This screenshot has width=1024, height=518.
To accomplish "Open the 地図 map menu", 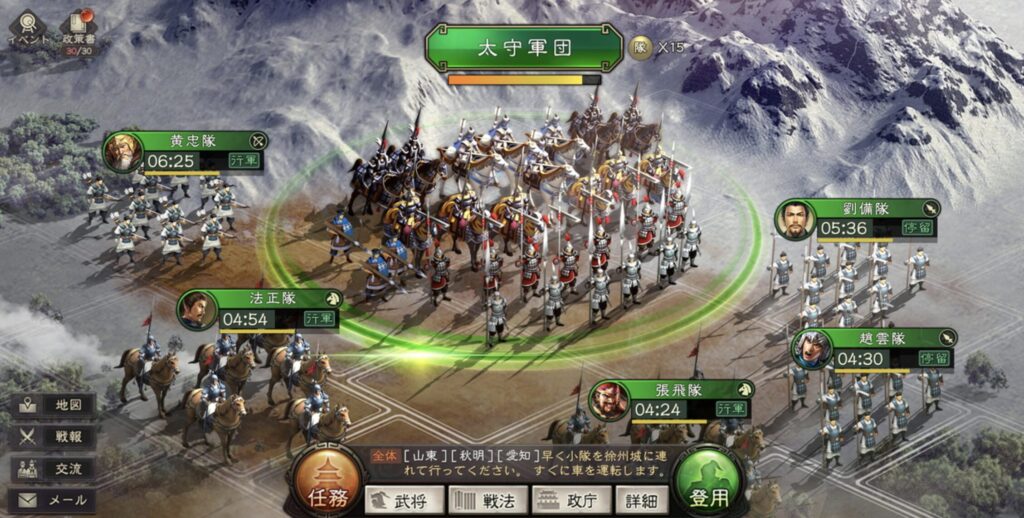I will point(53,405).
